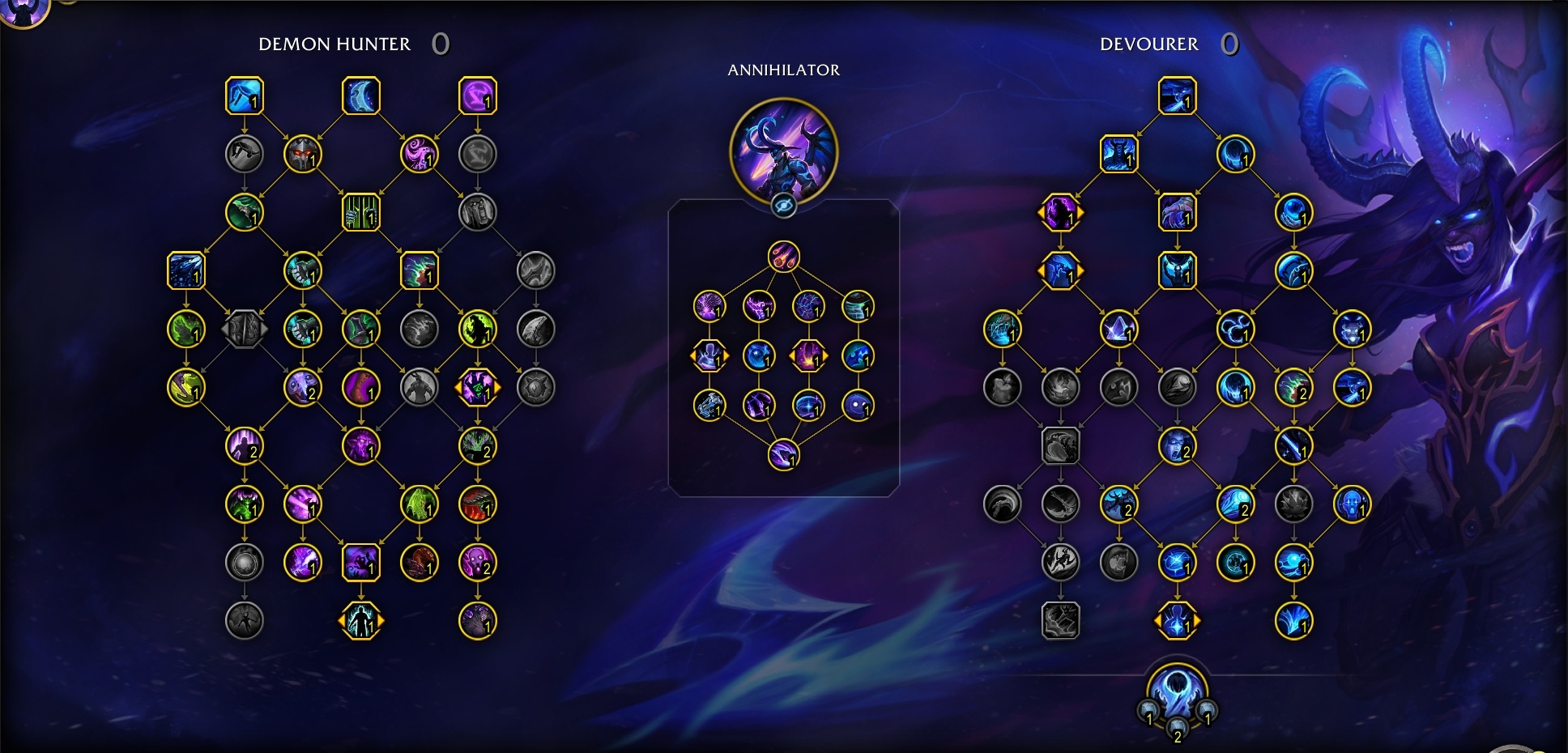Click the Annihilator hero portrait
This screenshot has height=753, width=1568.
(783, 153)
